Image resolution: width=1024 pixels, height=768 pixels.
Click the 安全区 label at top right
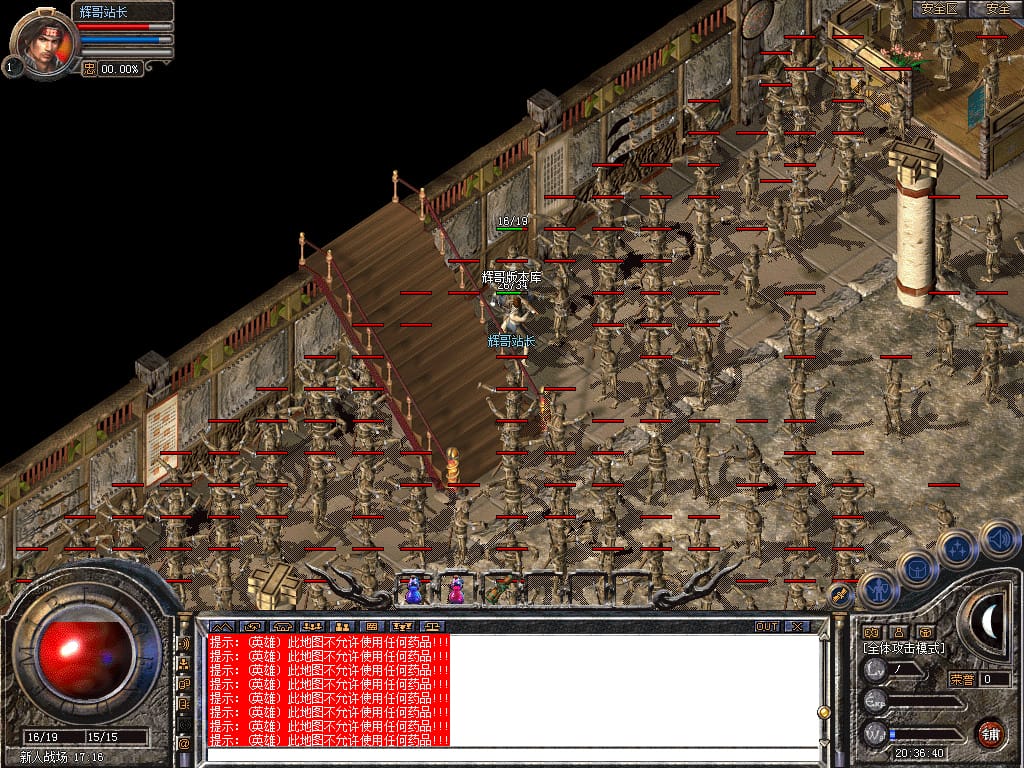pyautogui.click(x=940, y=9)
